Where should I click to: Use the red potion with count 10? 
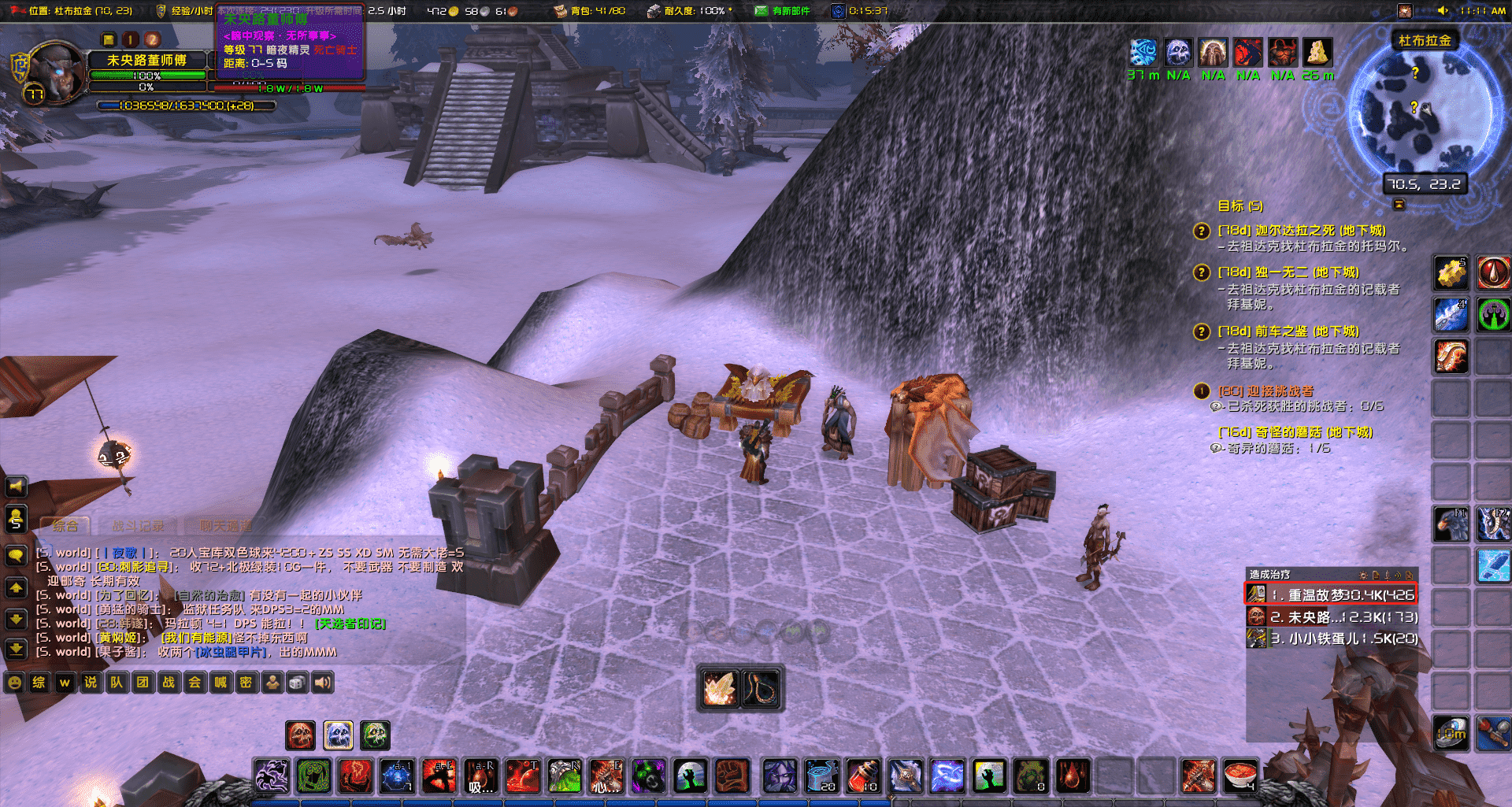(863, 776)
